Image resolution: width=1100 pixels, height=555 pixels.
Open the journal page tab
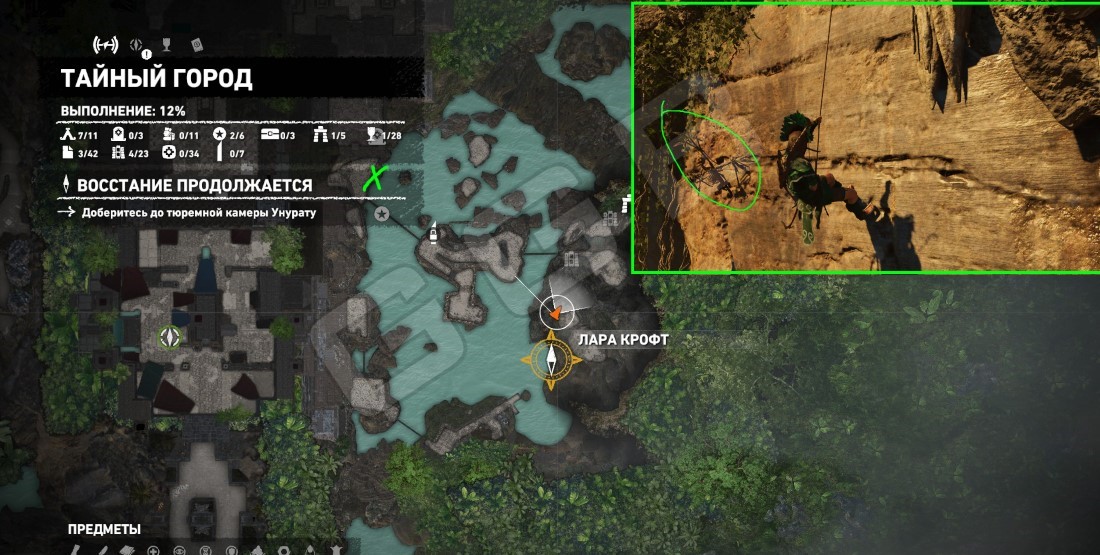tap(197, 44)
